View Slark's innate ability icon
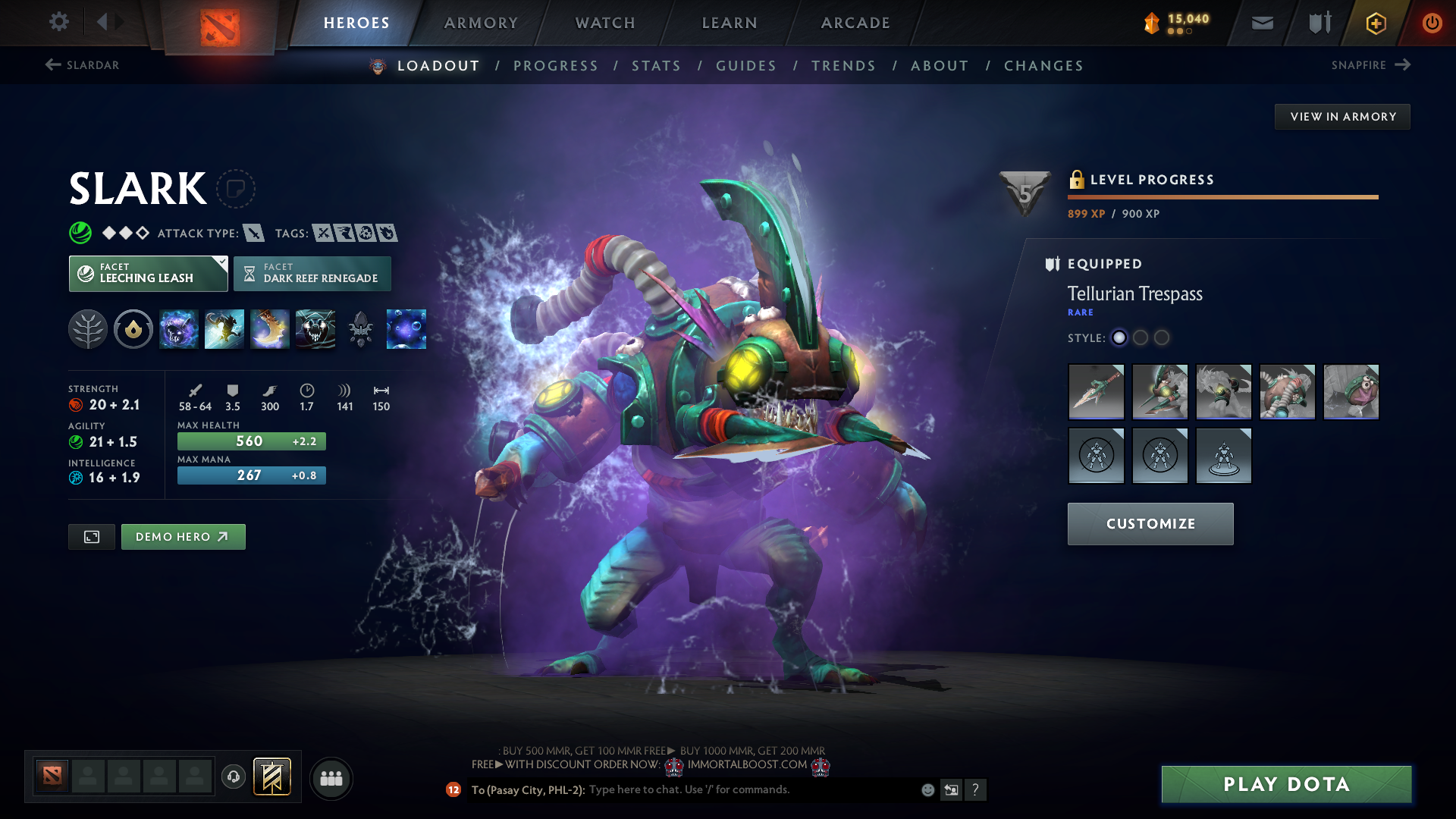1456x819 pixels. coord(133,329)
